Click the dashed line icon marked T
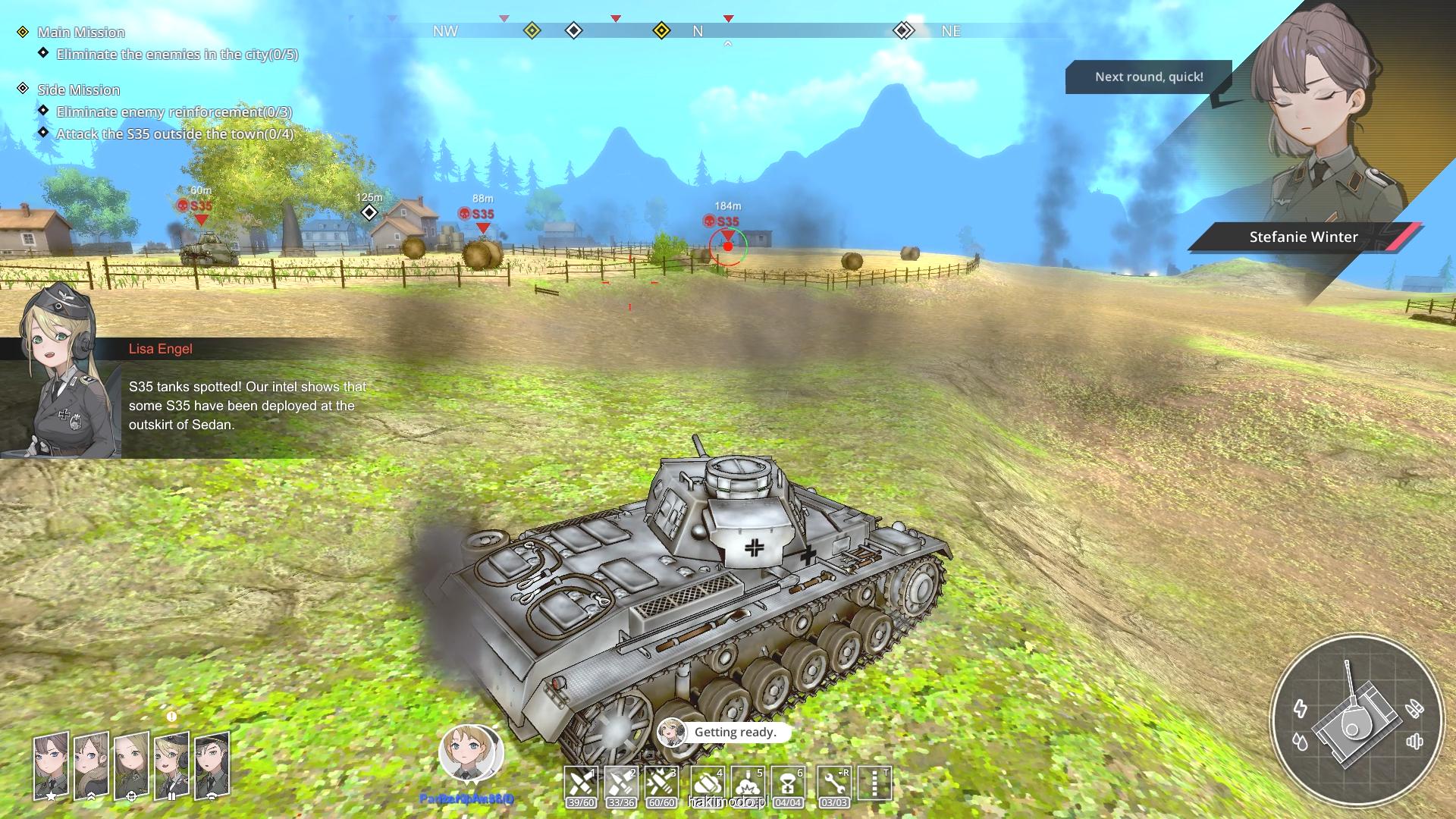 click(x=874, y=784)
